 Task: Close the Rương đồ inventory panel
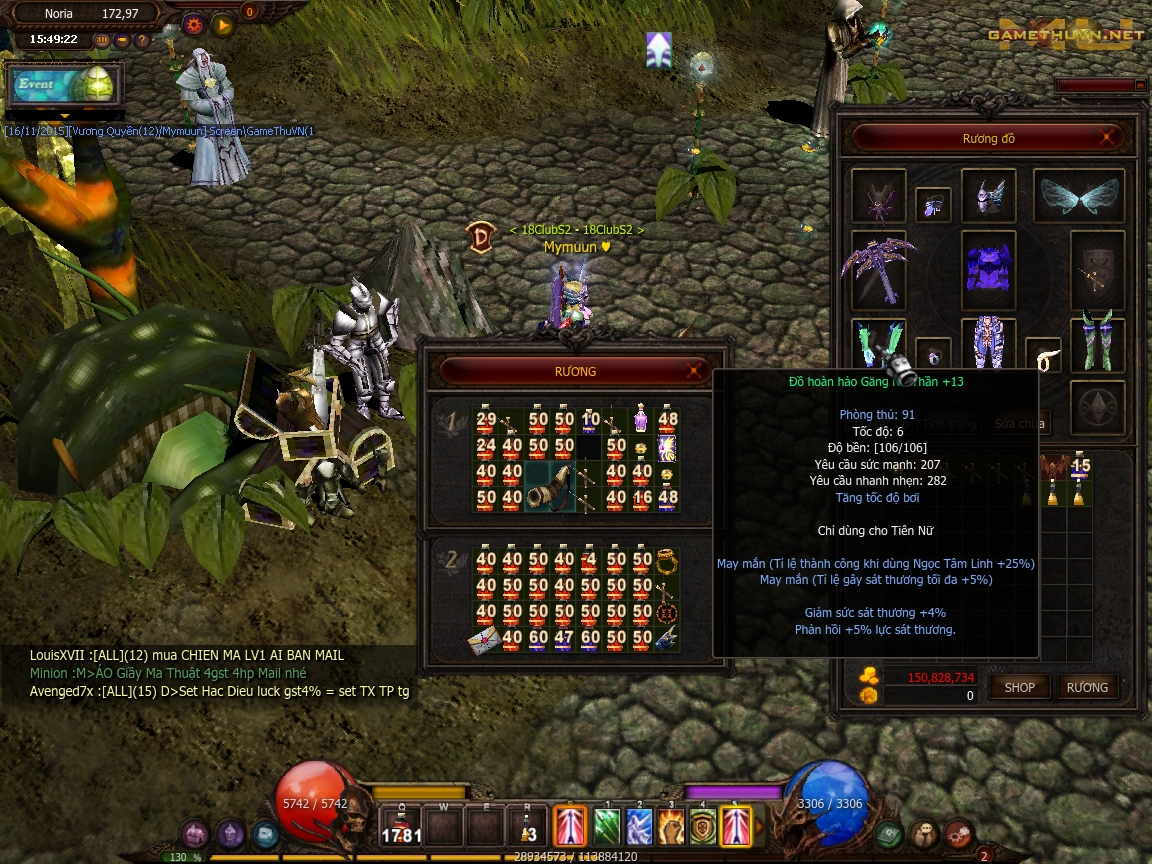coord(1107,138)
